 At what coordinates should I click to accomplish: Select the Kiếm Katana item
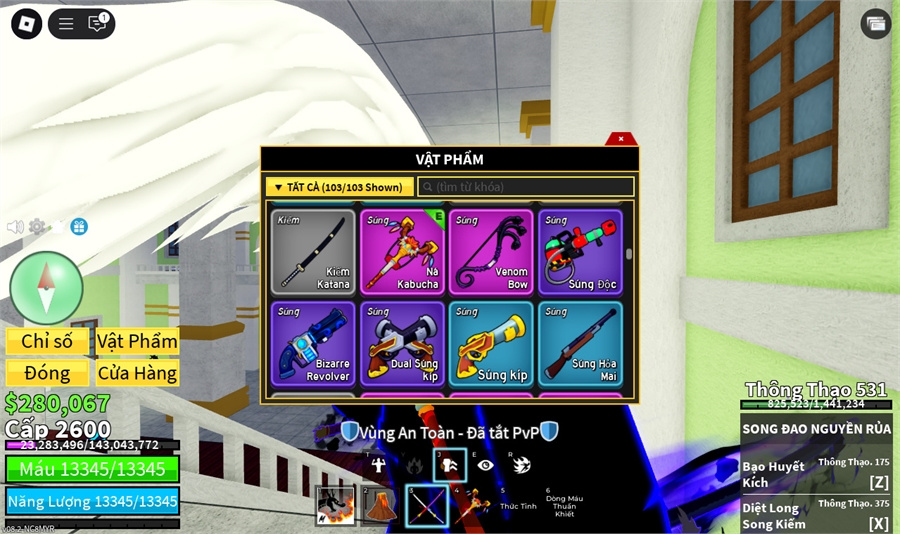tap(313, 252)
